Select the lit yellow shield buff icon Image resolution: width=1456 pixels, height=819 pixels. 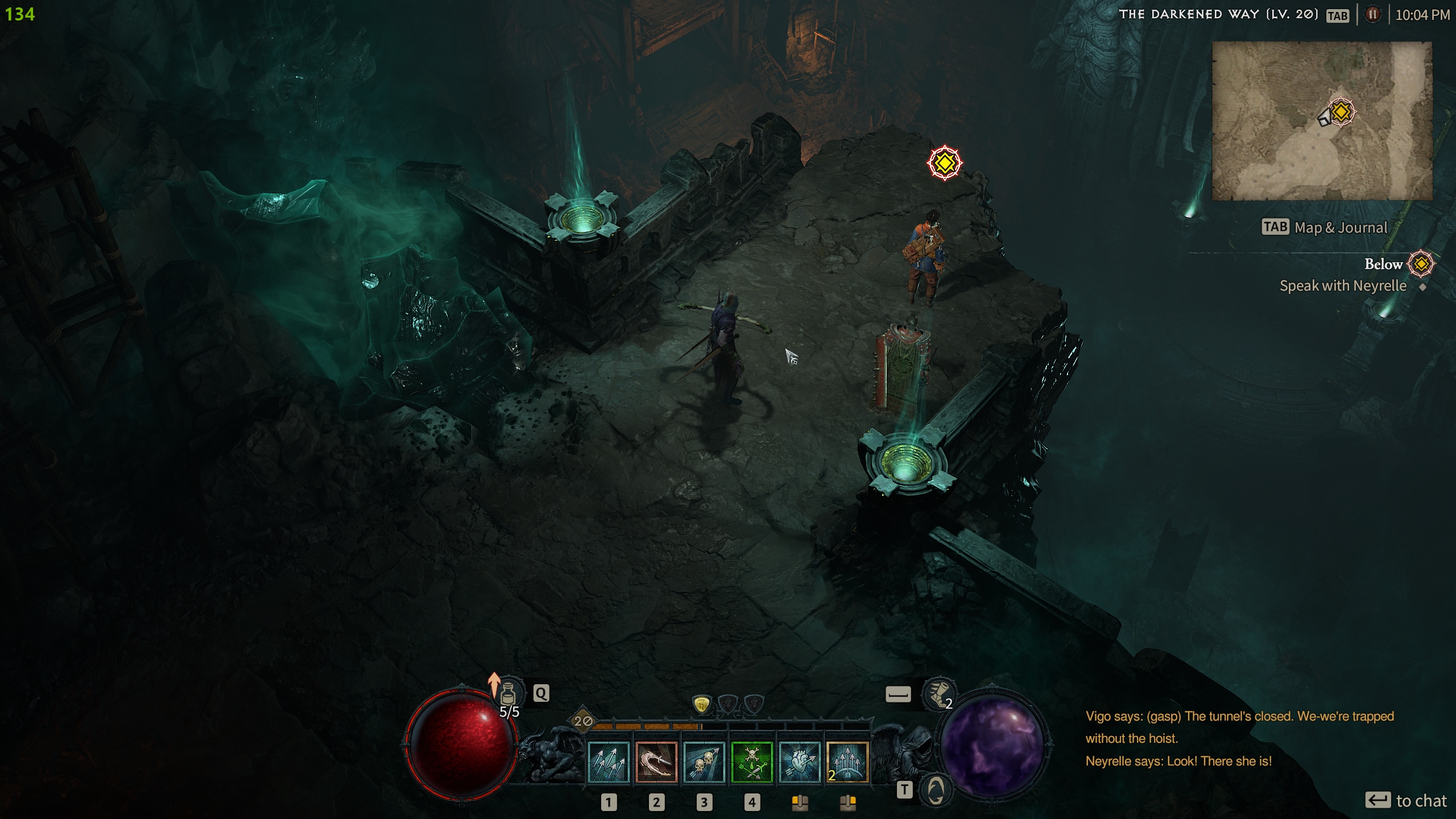(702, 705)
